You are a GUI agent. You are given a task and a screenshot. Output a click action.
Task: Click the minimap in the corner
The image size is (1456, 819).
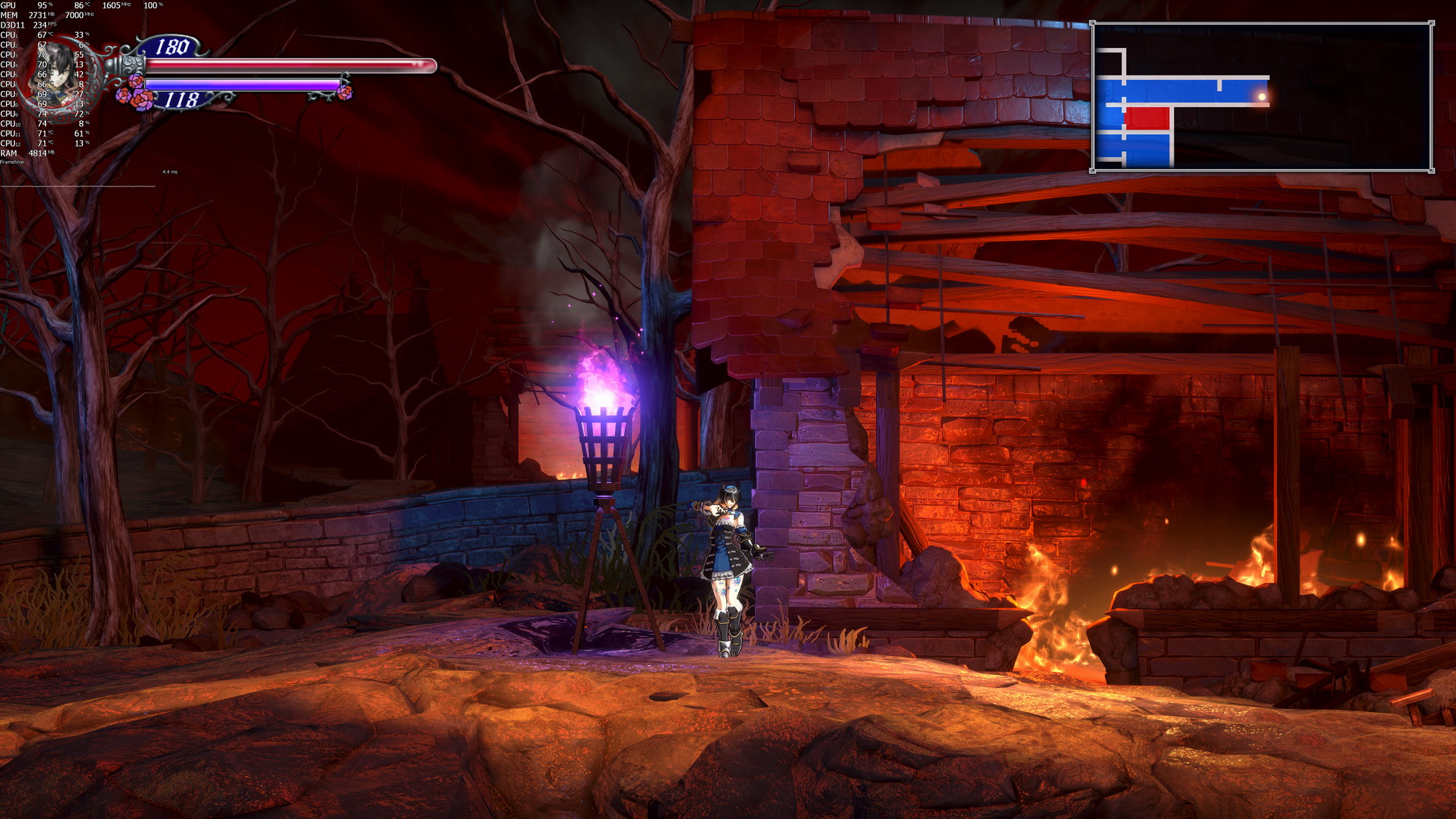[x=1261, y=97]
